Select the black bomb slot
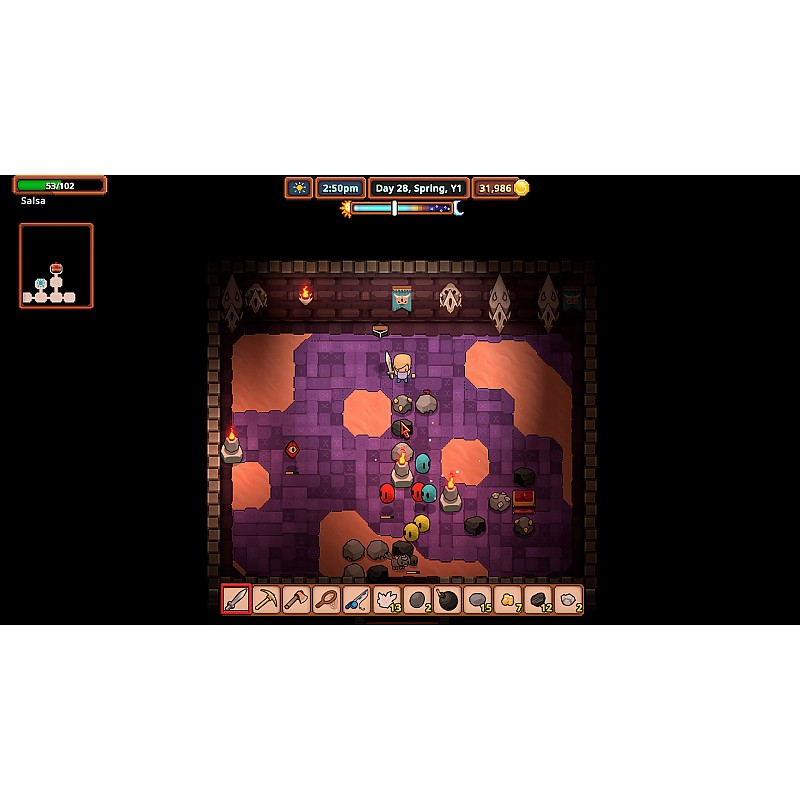The image size is (800, 800). tap(447, 600)
